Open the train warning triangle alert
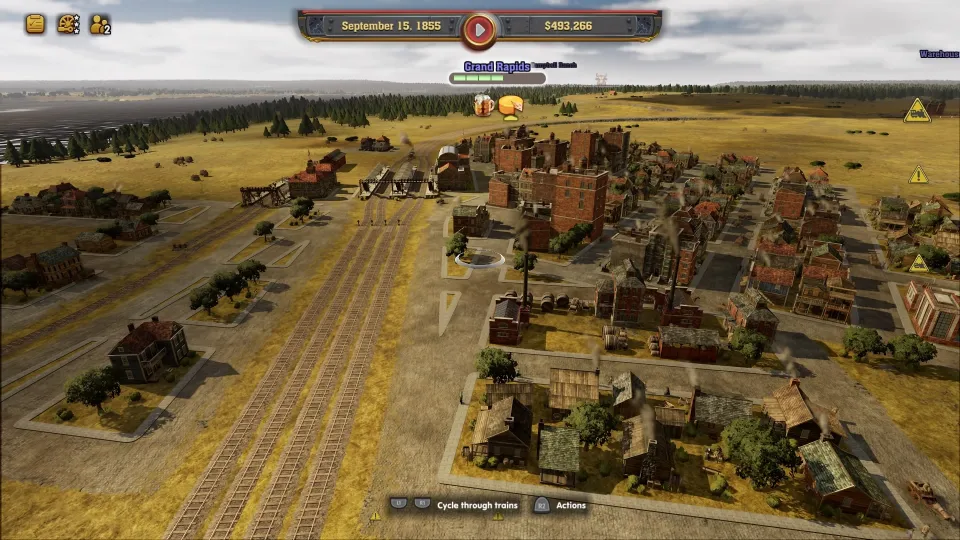Screen dimensions: 960x540 click(x=917, y=111)
